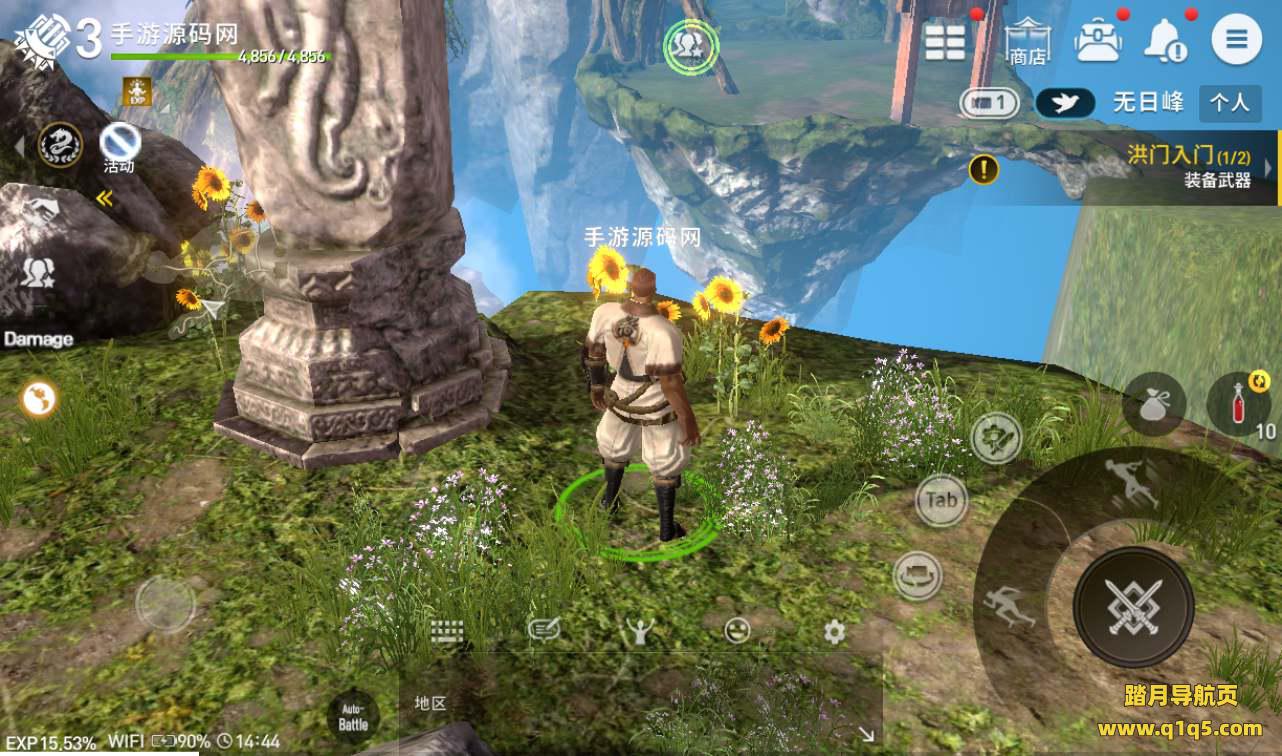The height and width of the screenshot is (756, 1282).
Task: Activate the sprint running skill icon
Action: pos(1009,605)
